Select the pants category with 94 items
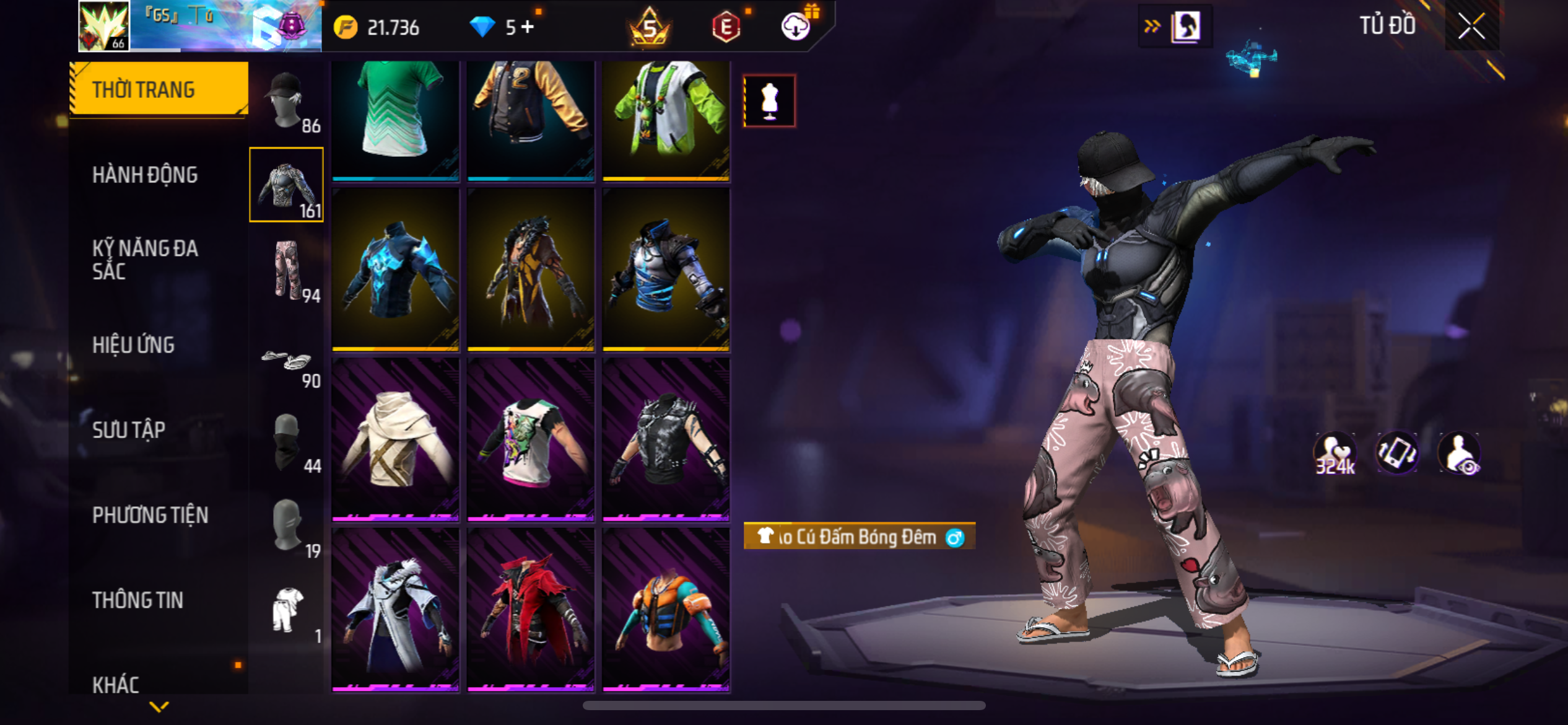The image size is (1568, 725). (286, 270)
